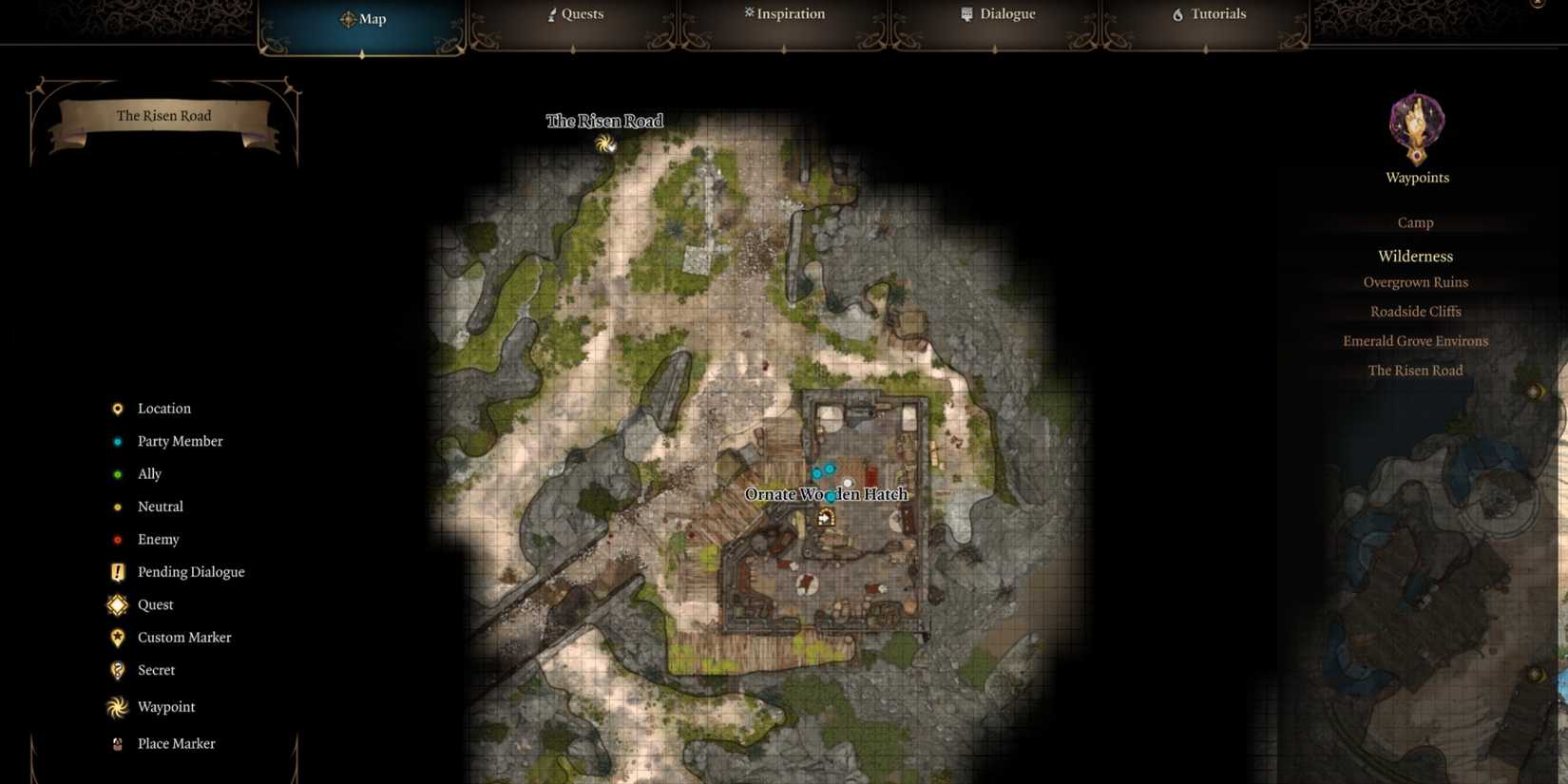Switch to the Quests tab
Screen dimensions: 1568x784
[x=575, y=14]
